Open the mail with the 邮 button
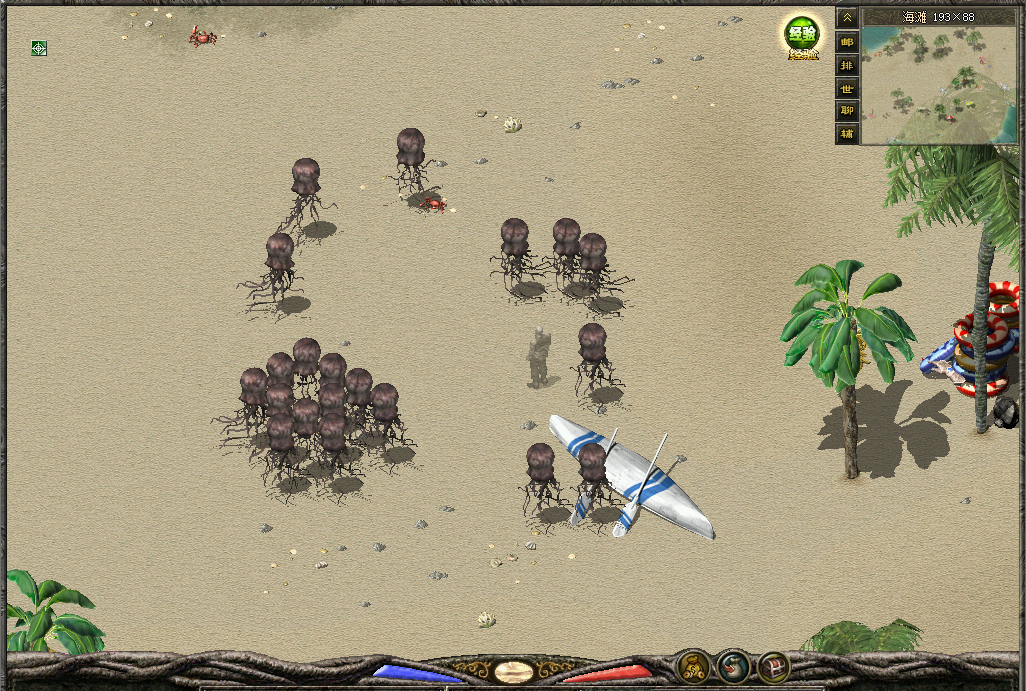 847,42
